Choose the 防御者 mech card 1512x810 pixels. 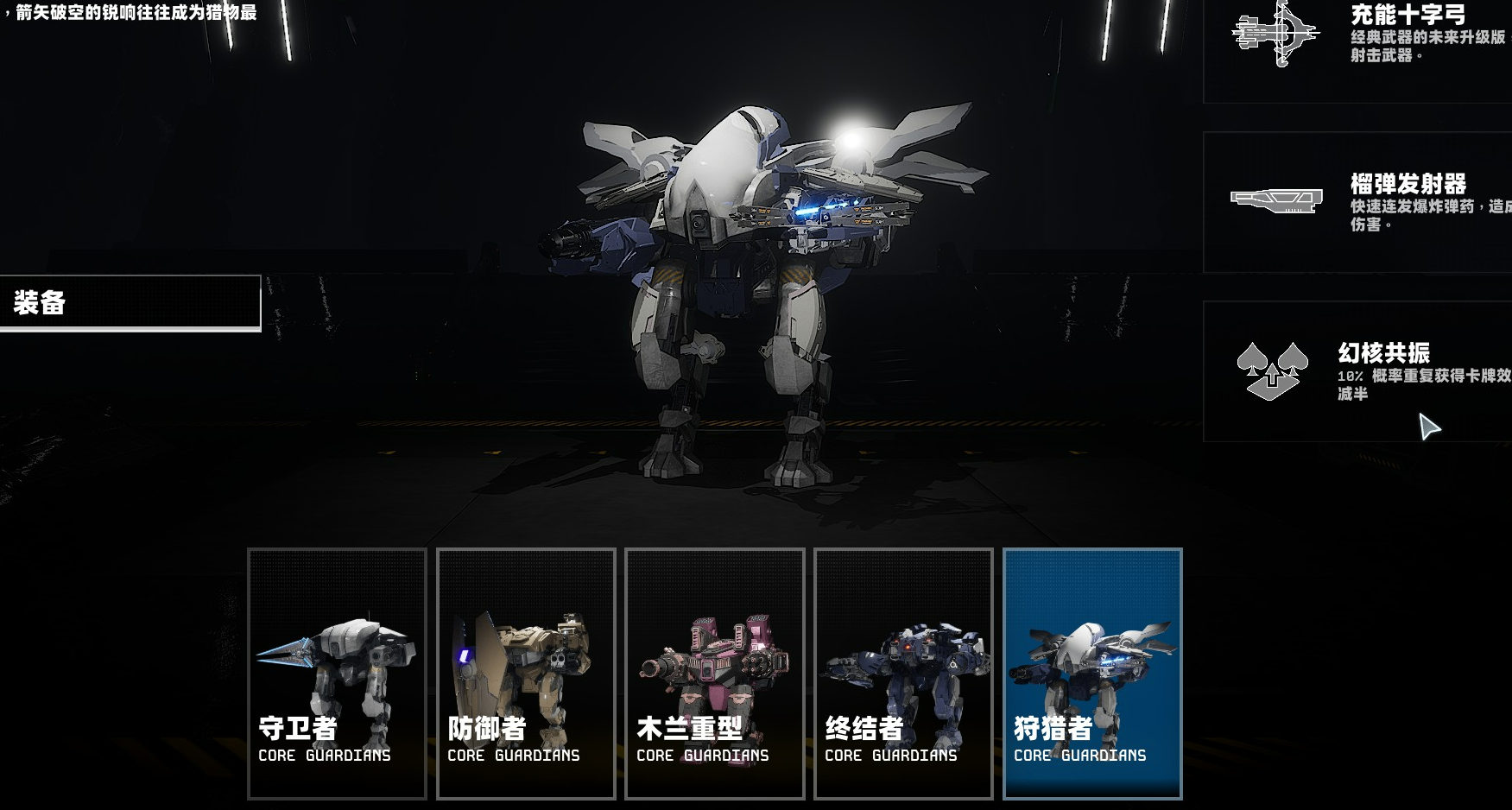526,674
